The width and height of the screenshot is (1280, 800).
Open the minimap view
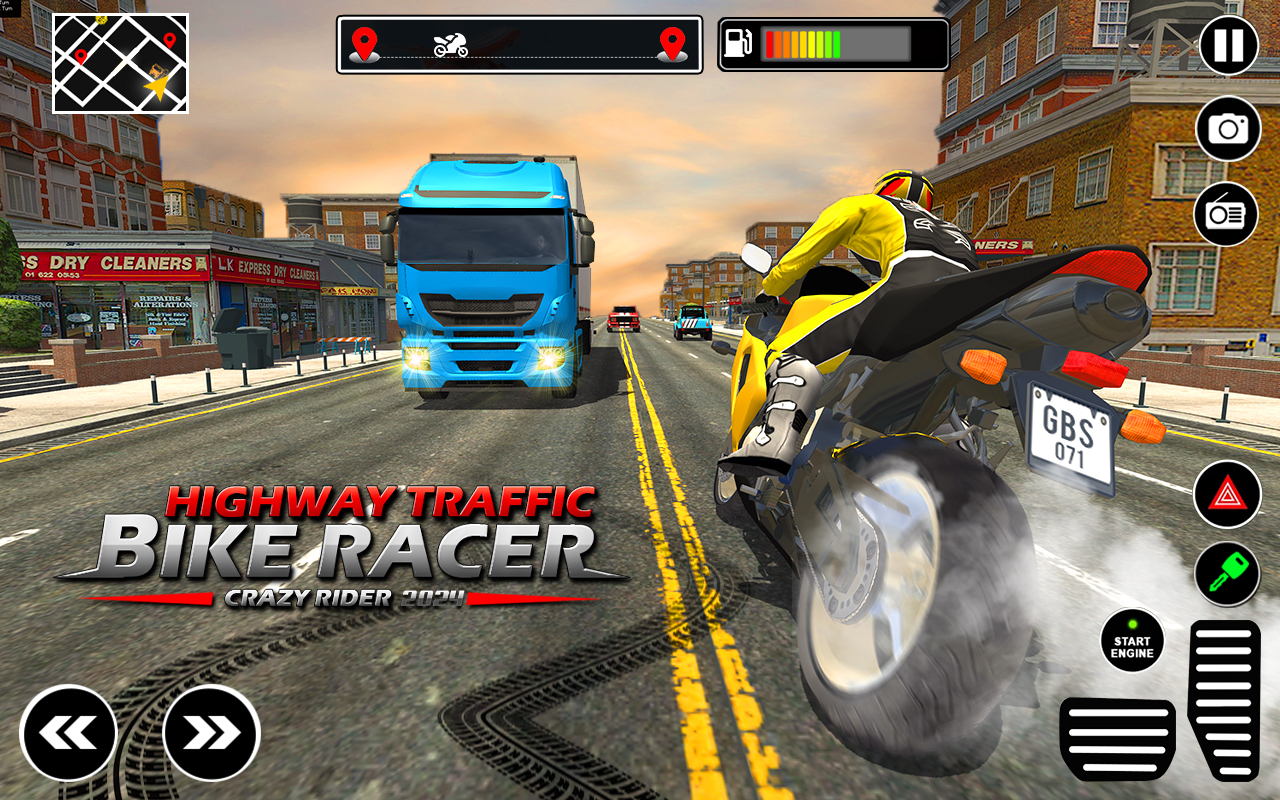click(120, 64)
